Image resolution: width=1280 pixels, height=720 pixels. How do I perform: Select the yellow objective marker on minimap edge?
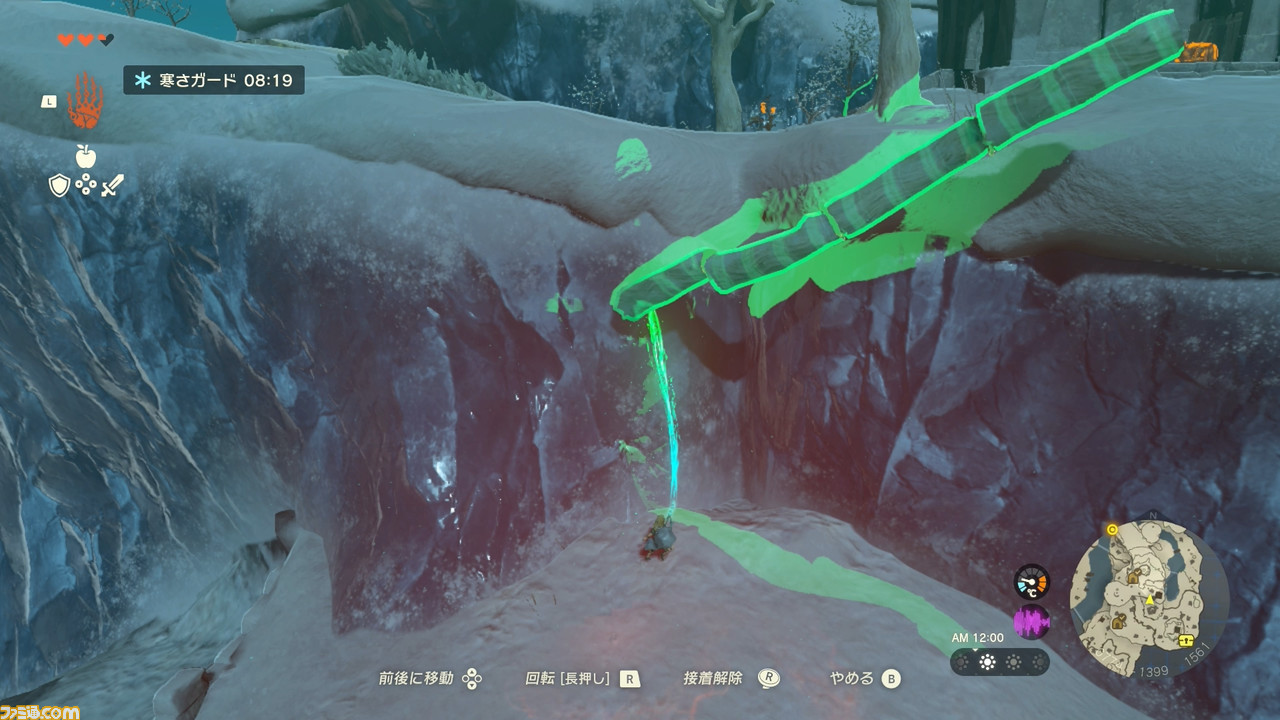click(1112, 529)
